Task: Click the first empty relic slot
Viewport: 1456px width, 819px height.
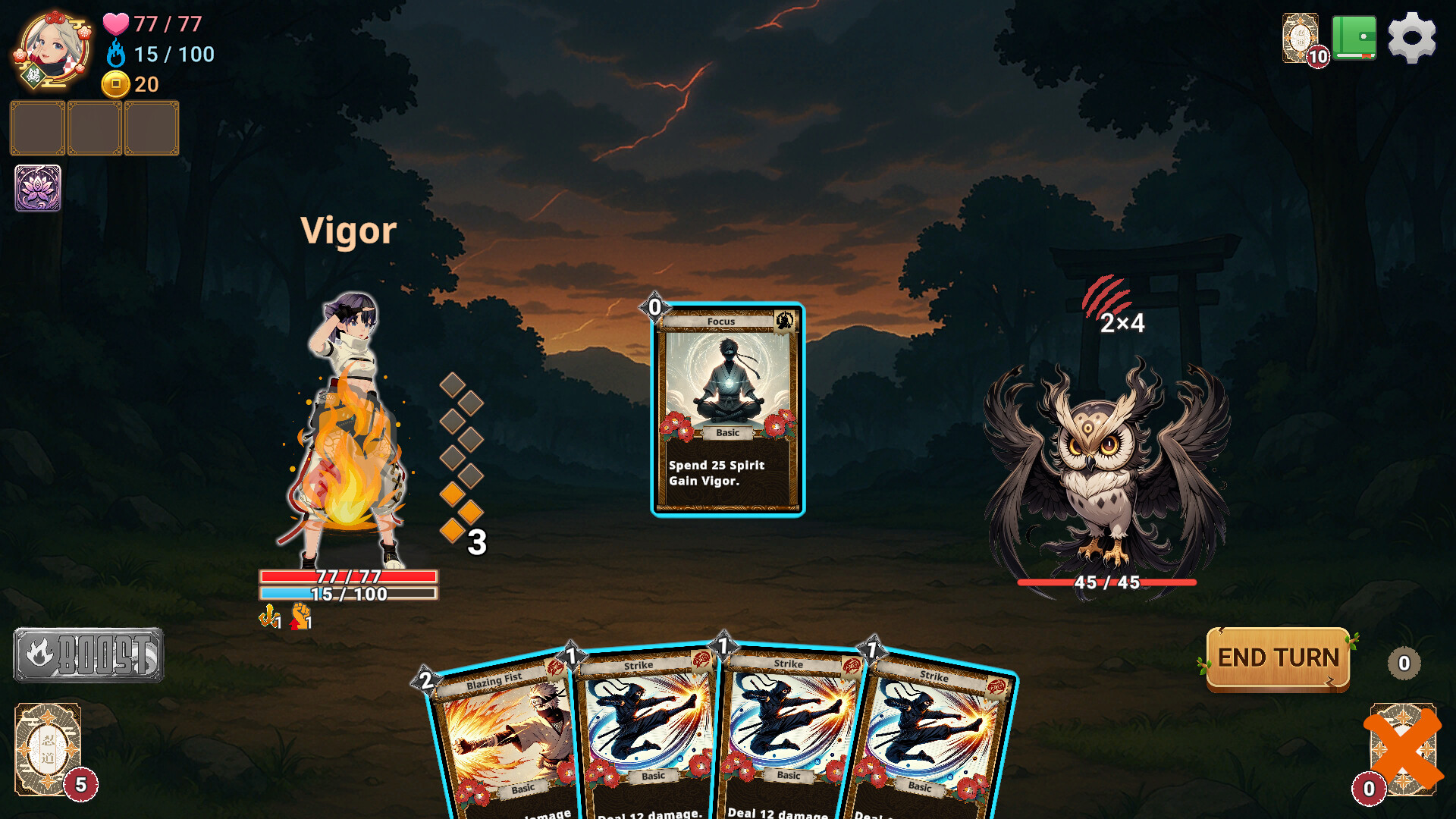Action: pos(36,128)
